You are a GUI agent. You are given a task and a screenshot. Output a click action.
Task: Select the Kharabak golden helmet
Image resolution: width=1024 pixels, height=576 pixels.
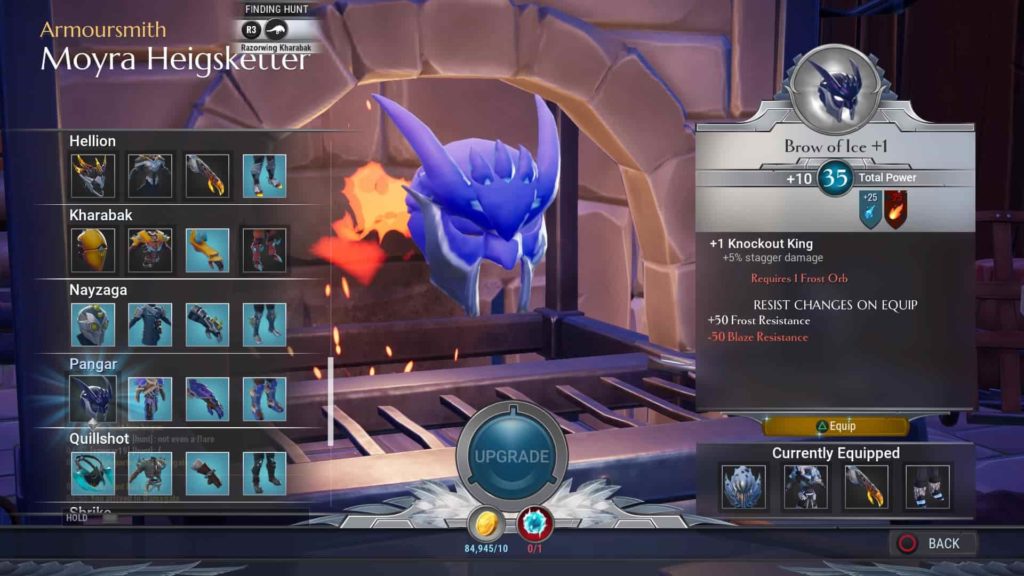(x=93, y=250)
